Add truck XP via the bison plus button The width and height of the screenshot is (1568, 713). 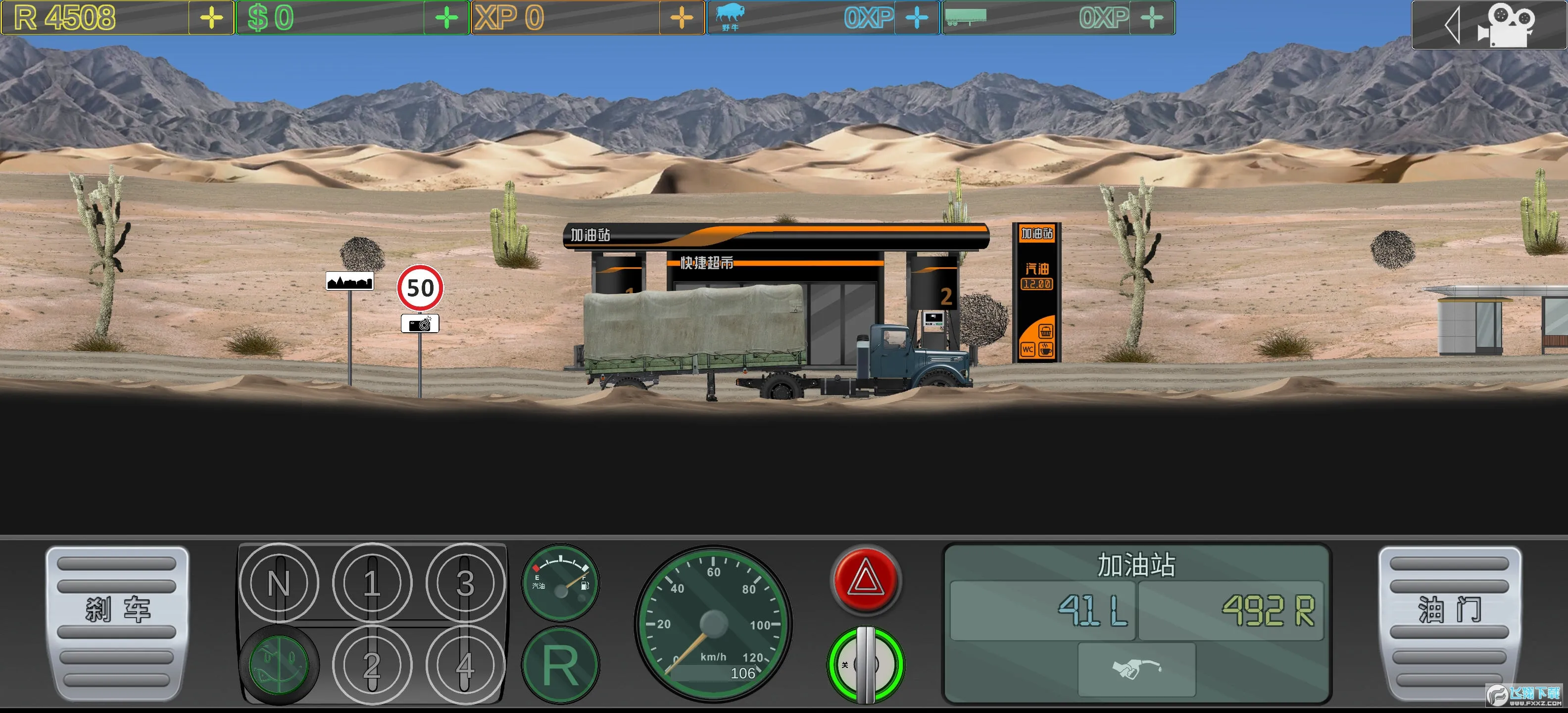(x=917, y=18)
